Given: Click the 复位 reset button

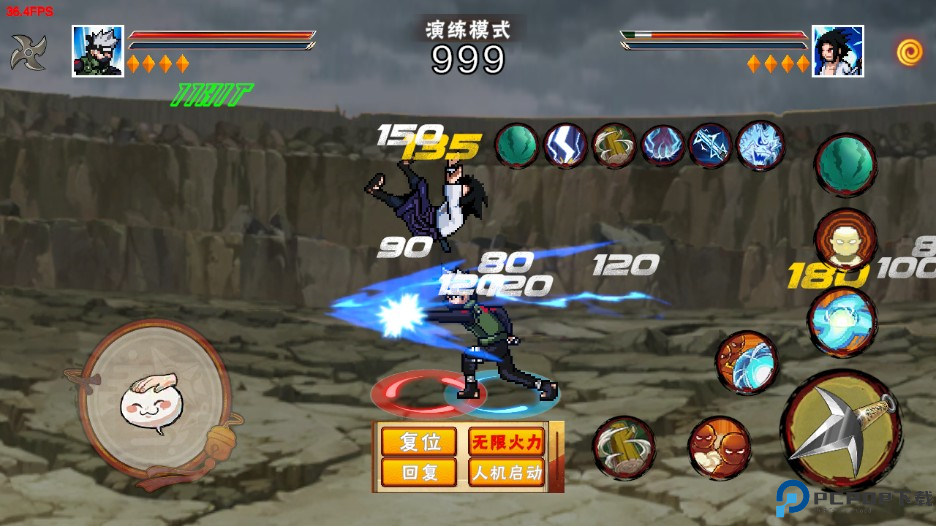Looking at the screenshot, I should tap(420, 442).
